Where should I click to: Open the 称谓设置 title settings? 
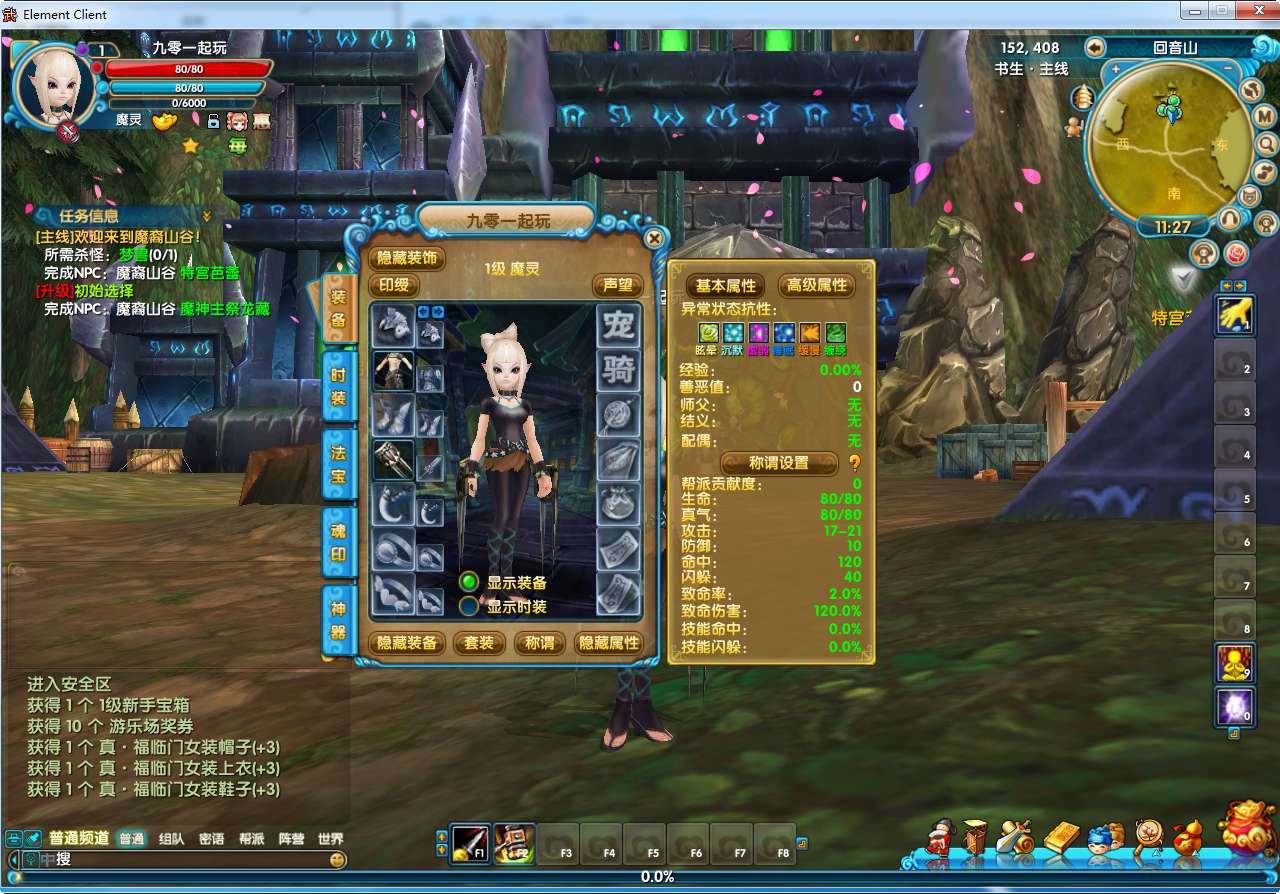779,463
